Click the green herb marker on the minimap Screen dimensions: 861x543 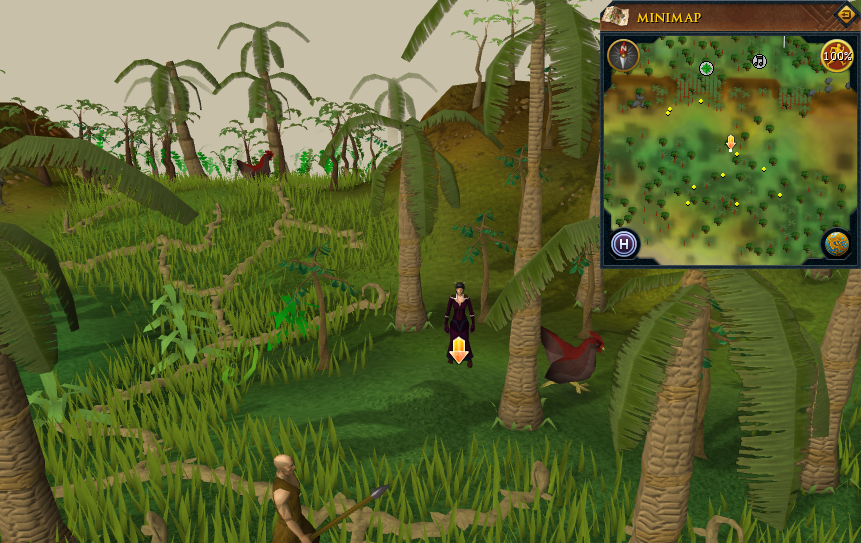point(706,68)
